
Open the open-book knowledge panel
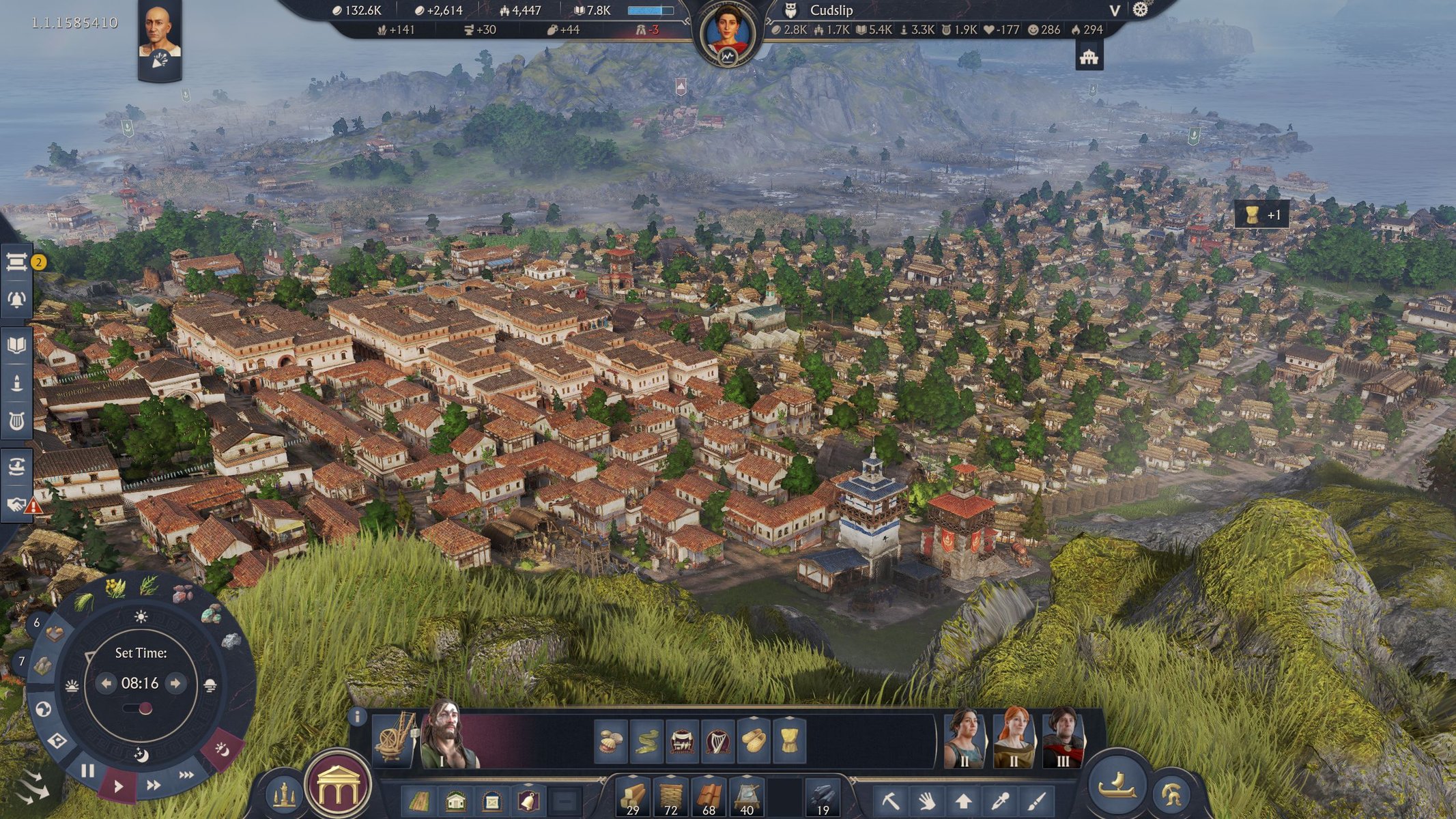tap(16, 345)
